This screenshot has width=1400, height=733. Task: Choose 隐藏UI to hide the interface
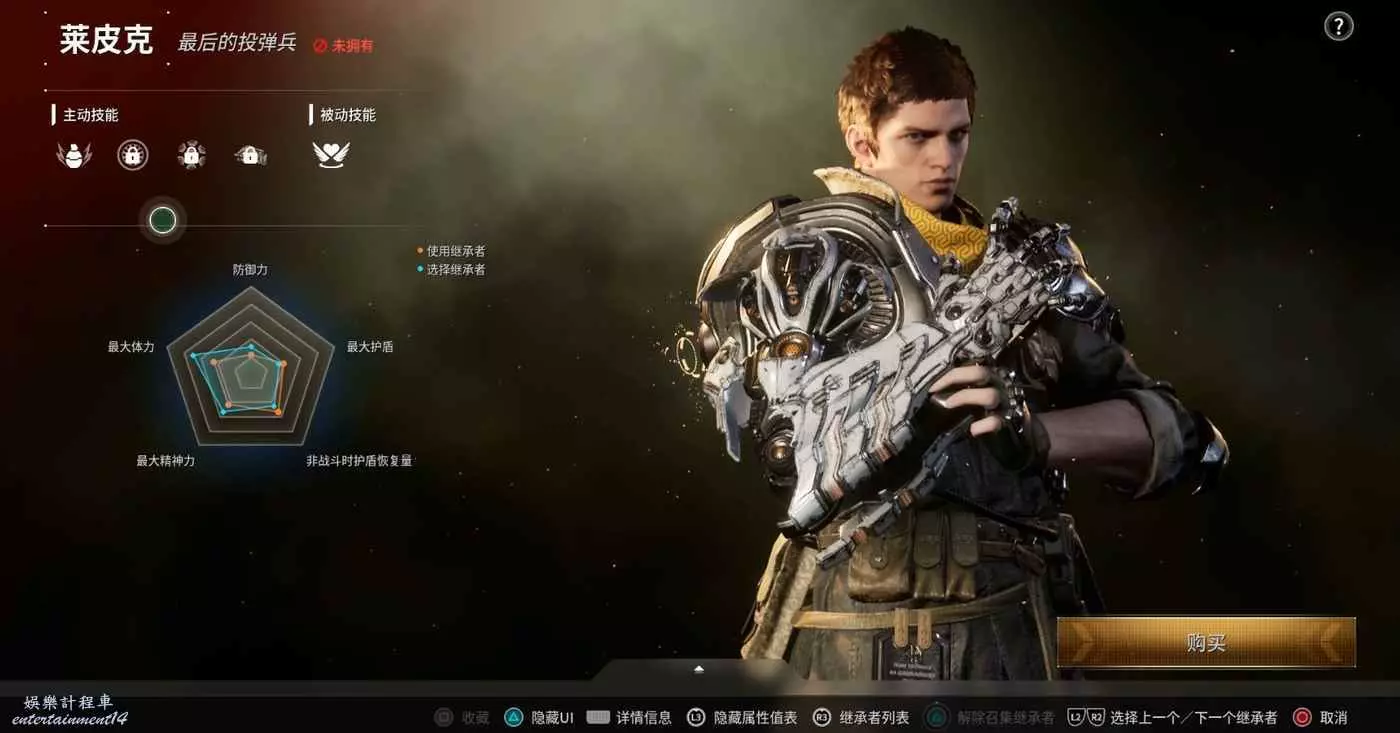click(x=540, y=717)
